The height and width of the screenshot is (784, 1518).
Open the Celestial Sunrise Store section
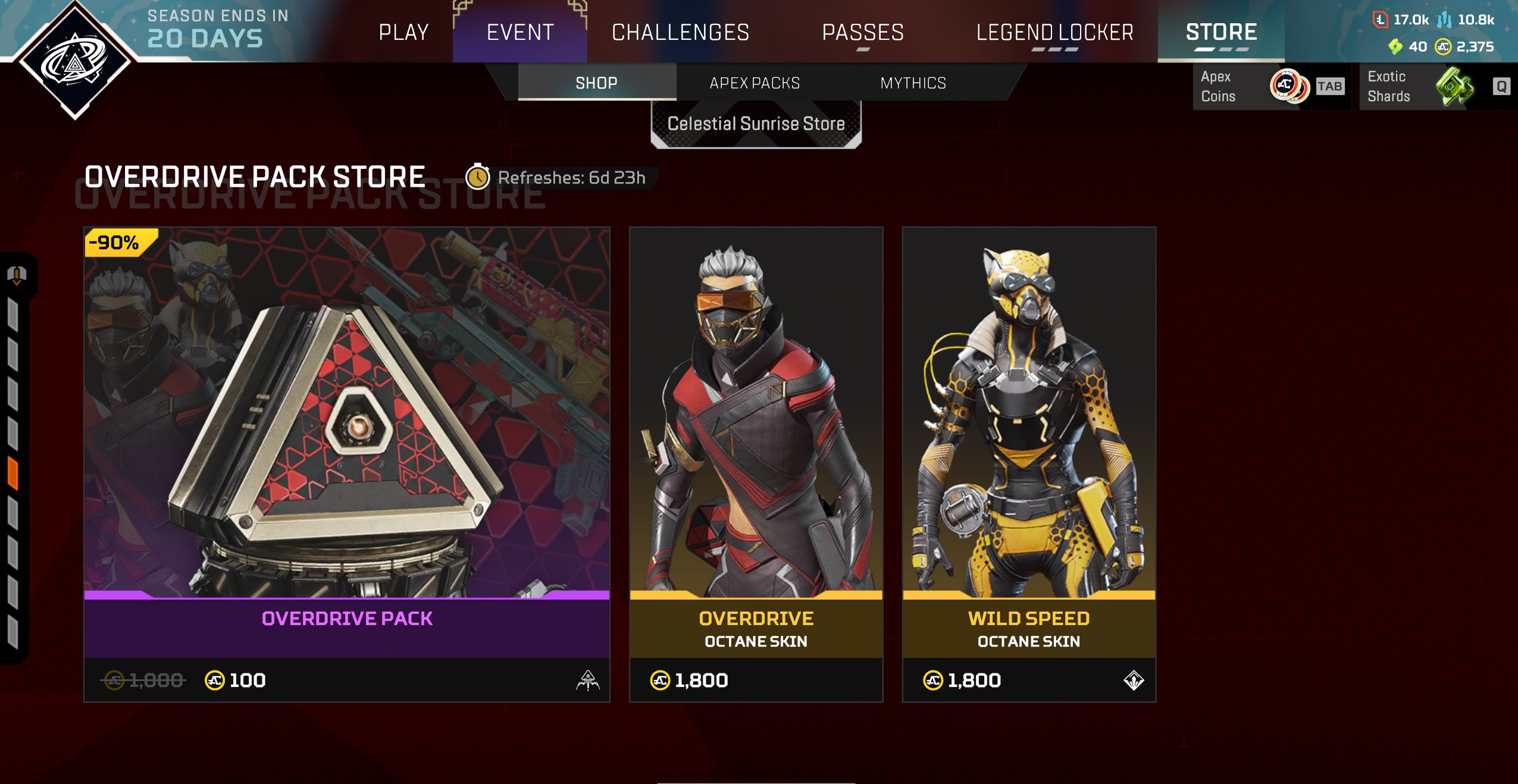[756, 124]
